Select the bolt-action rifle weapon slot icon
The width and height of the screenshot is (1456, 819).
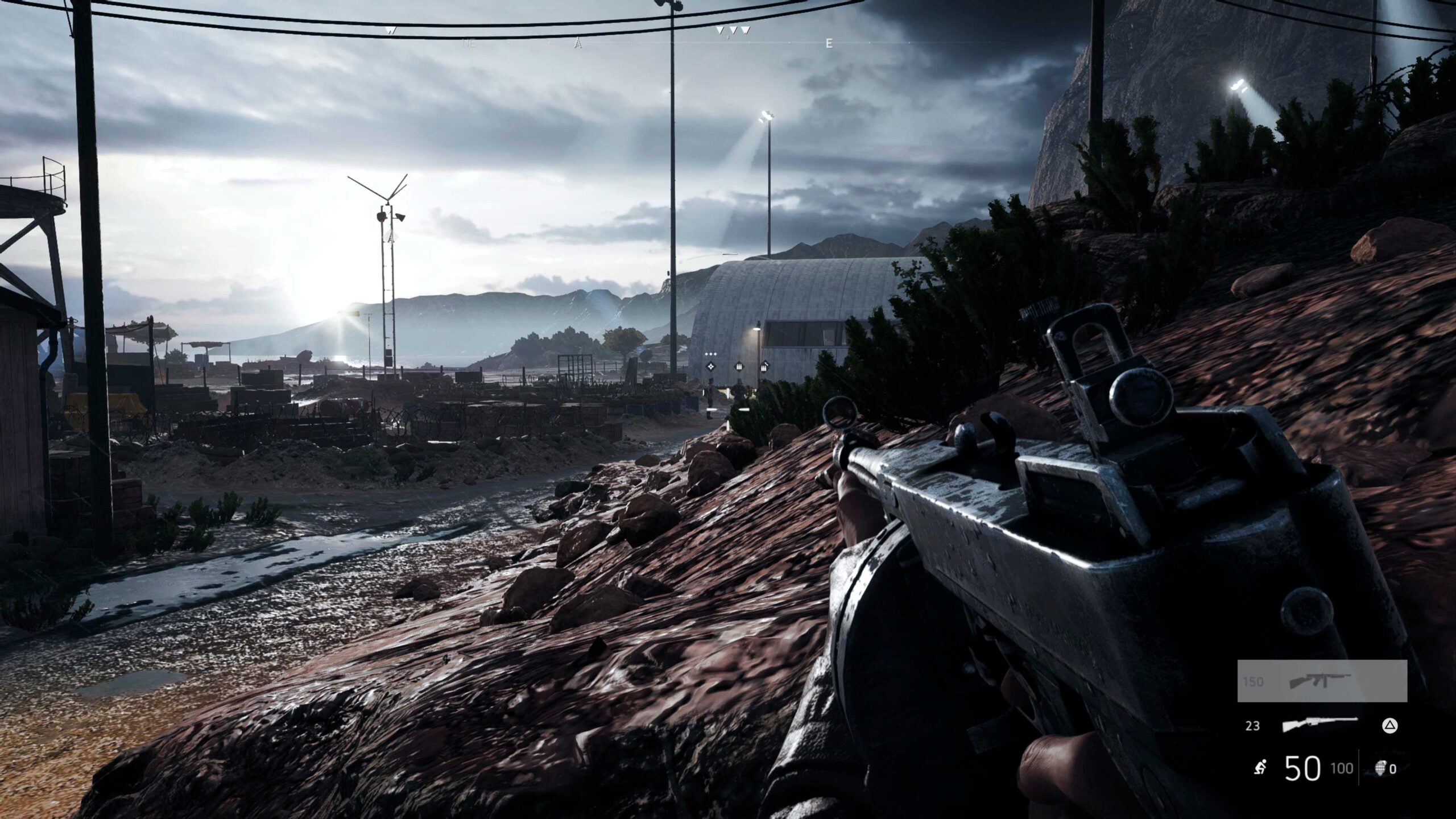[x=1321, y=725]
